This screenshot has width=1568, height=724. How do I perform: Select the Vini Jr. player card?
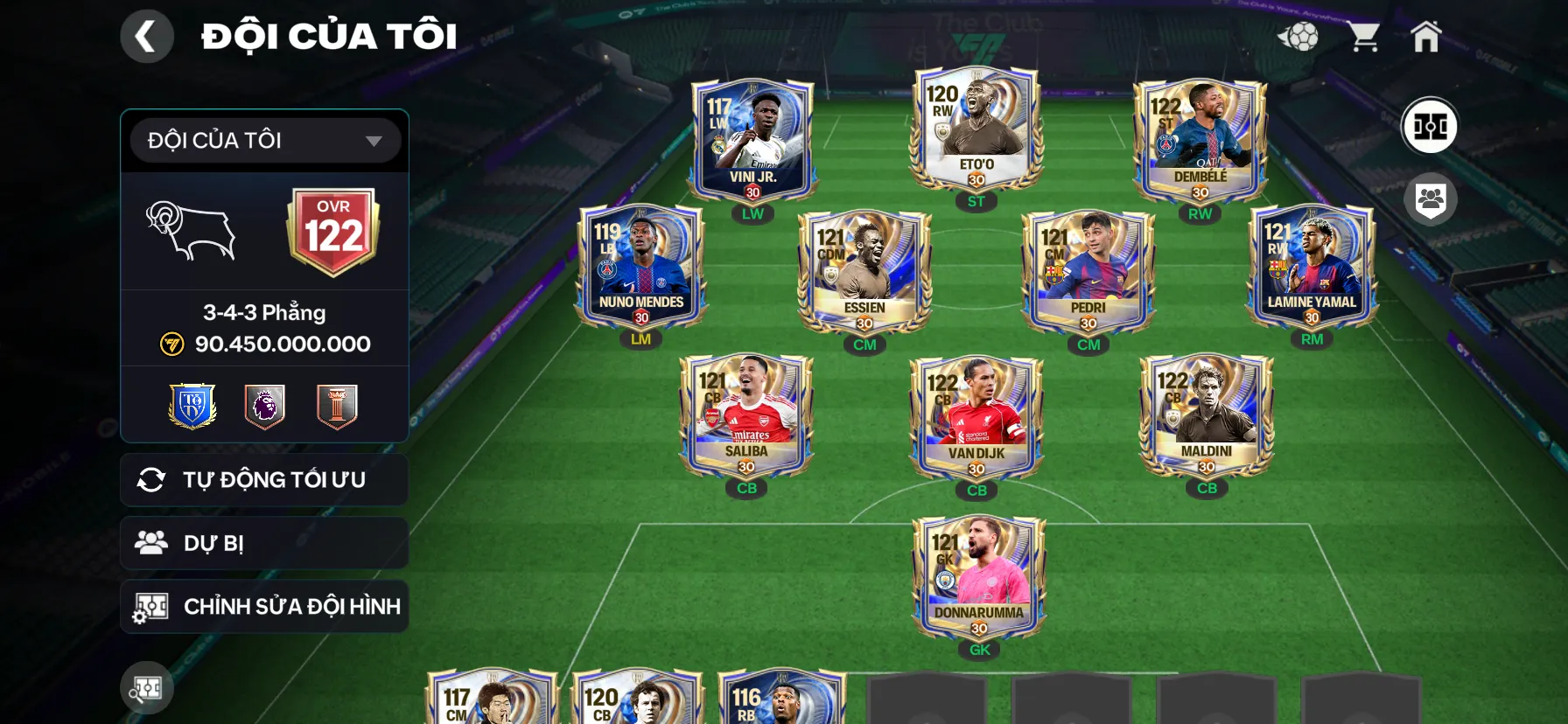752,140
